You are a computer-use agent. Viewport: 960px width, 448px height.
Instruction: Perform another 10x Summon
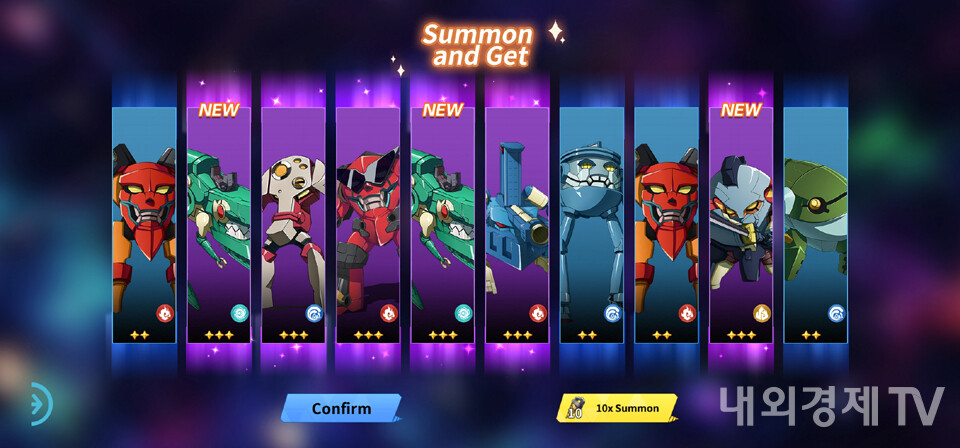pos(617,408)
